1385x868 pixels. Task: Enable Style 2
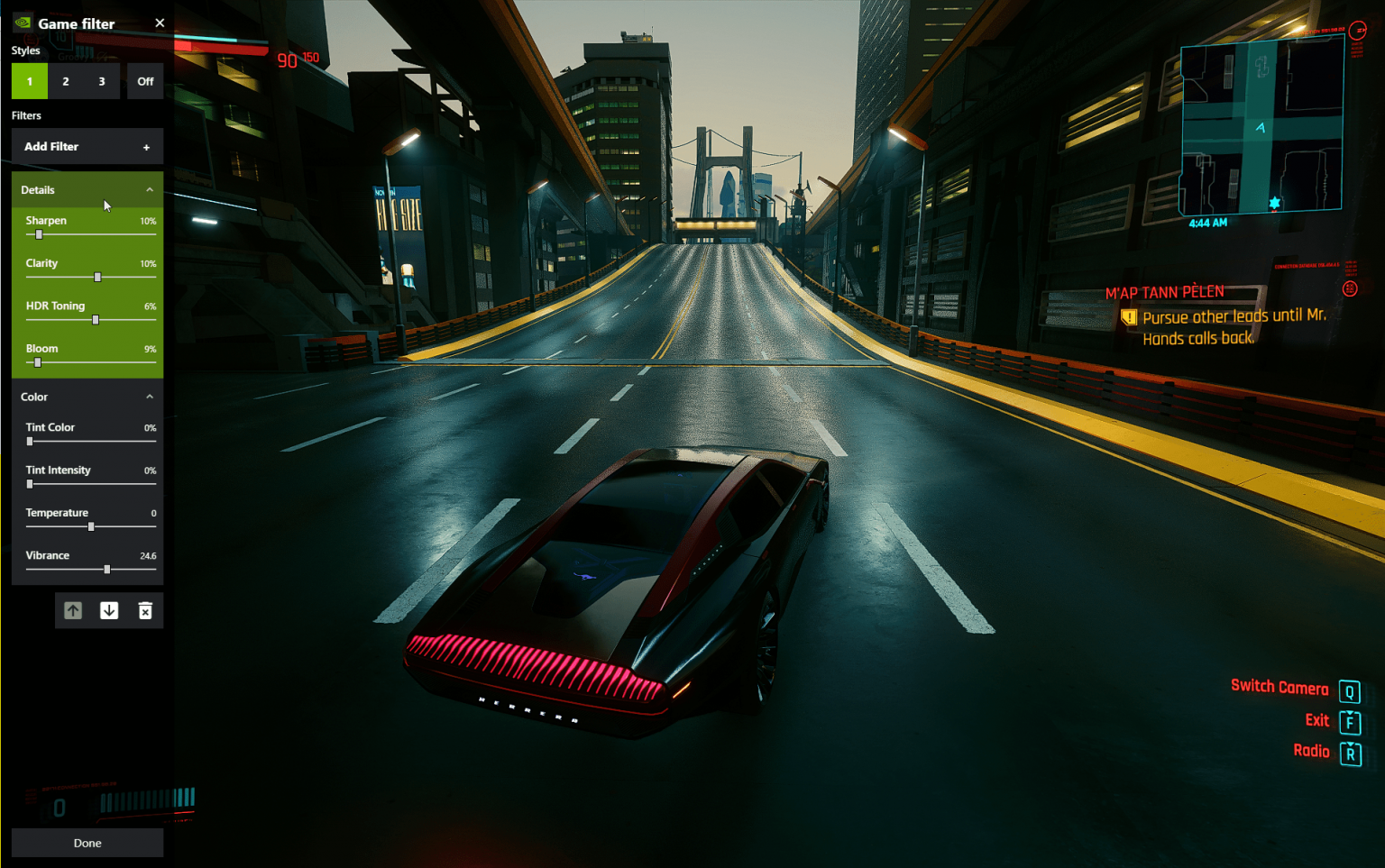(x=65, y=81)
